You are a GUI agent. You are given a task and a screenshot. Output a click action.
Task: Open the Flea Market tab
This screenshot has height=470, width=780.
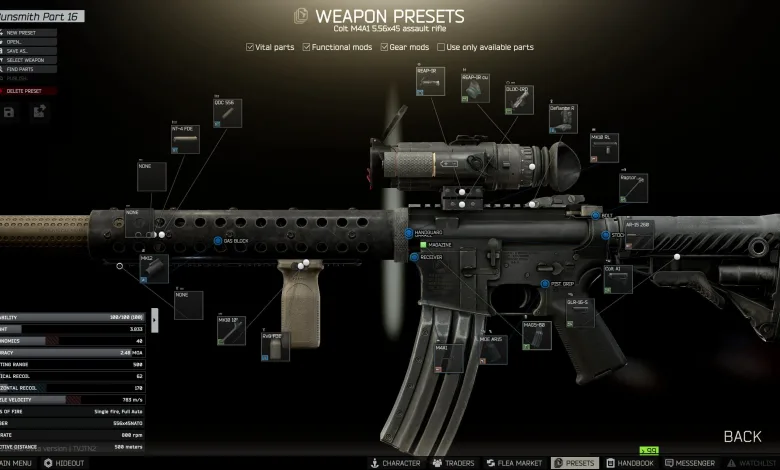click(513, 464)
